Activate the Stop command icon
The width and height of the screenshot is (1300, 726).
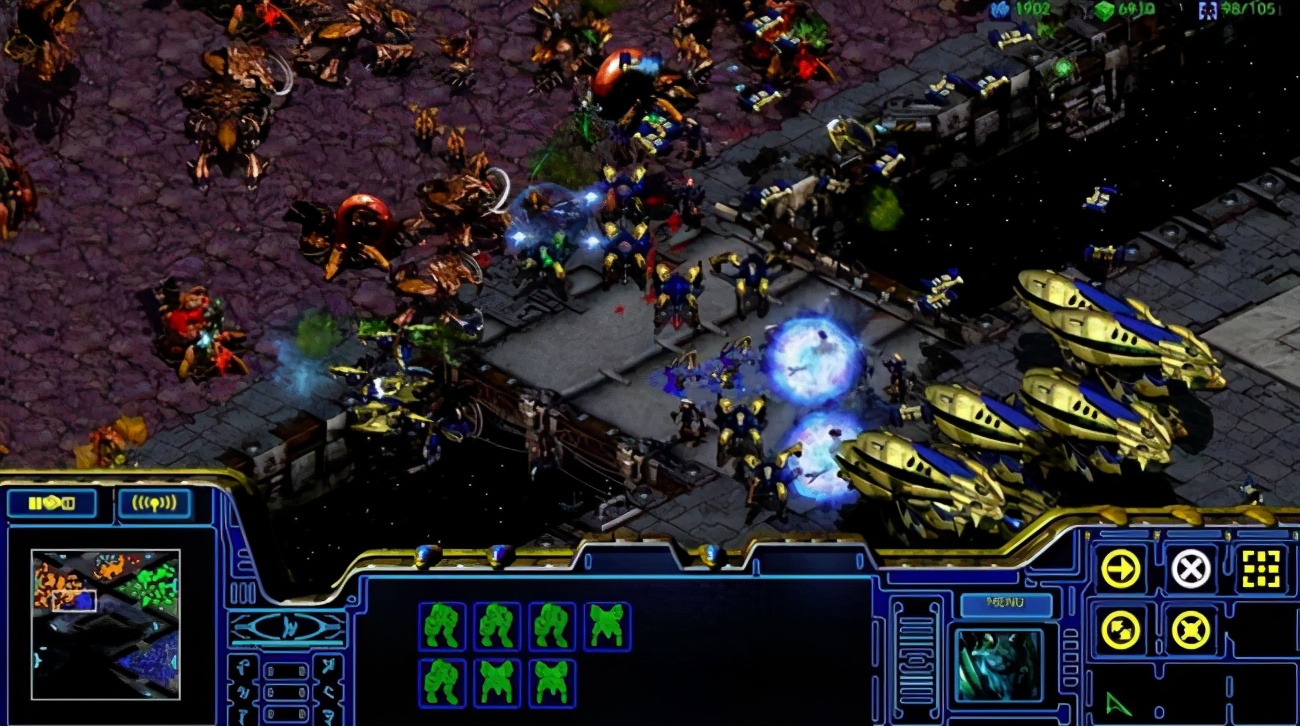[1190, 569]
